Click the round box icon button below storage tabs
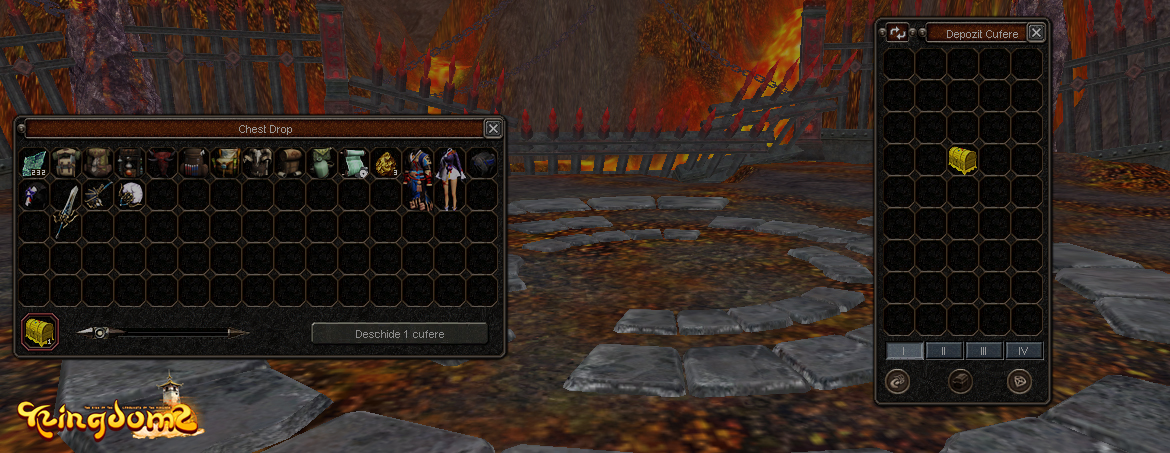This screenshot has height=453, width=1170. 961,381
